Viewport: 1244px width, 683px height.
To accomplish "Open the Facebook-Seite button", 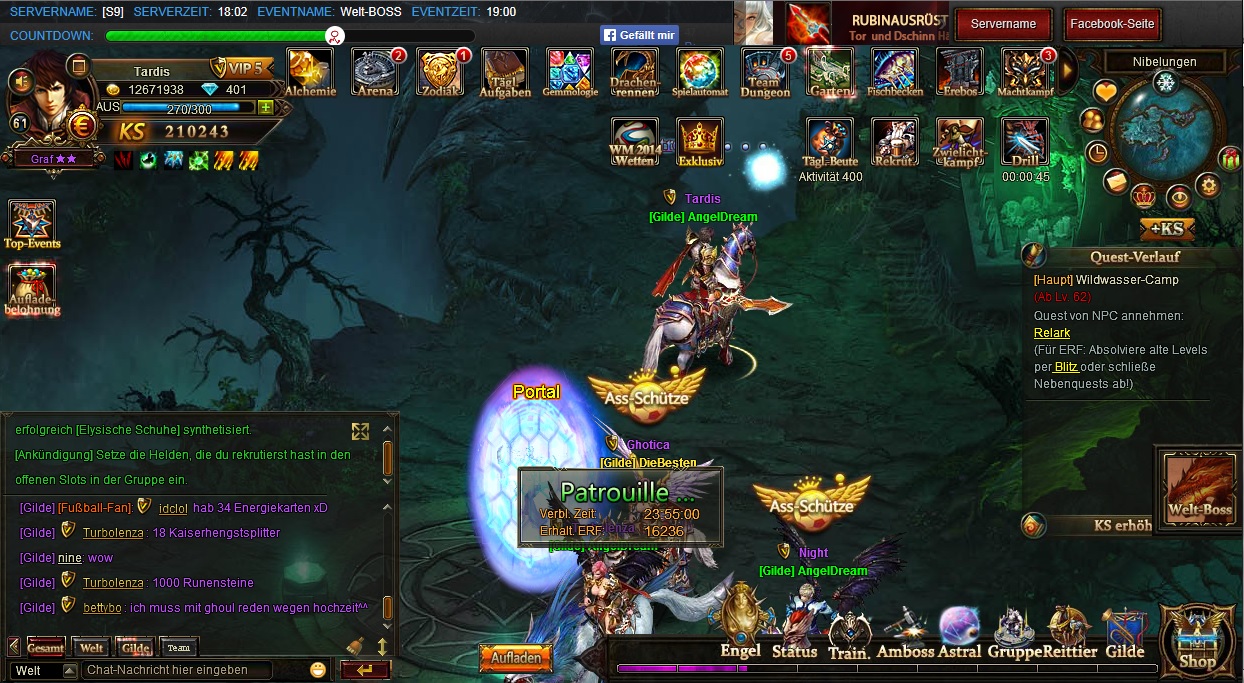I will (1111, 24).
